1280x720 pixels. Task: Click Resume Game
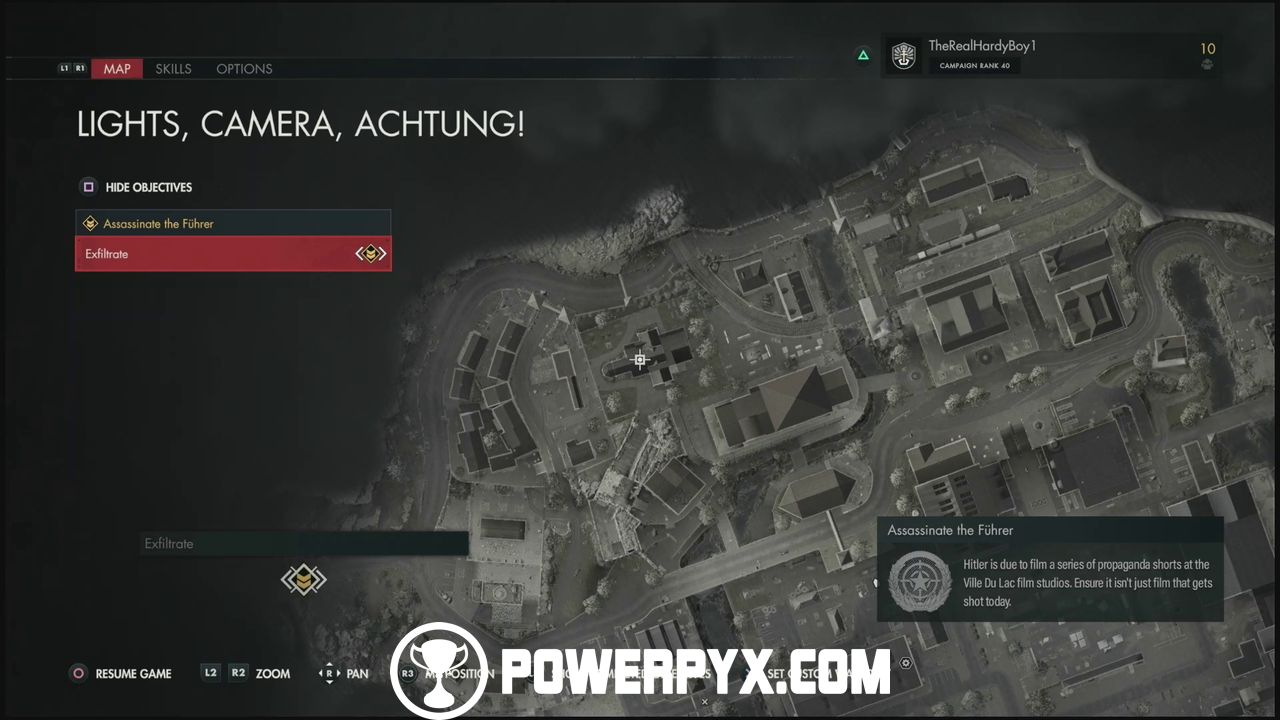pos(122,673)
